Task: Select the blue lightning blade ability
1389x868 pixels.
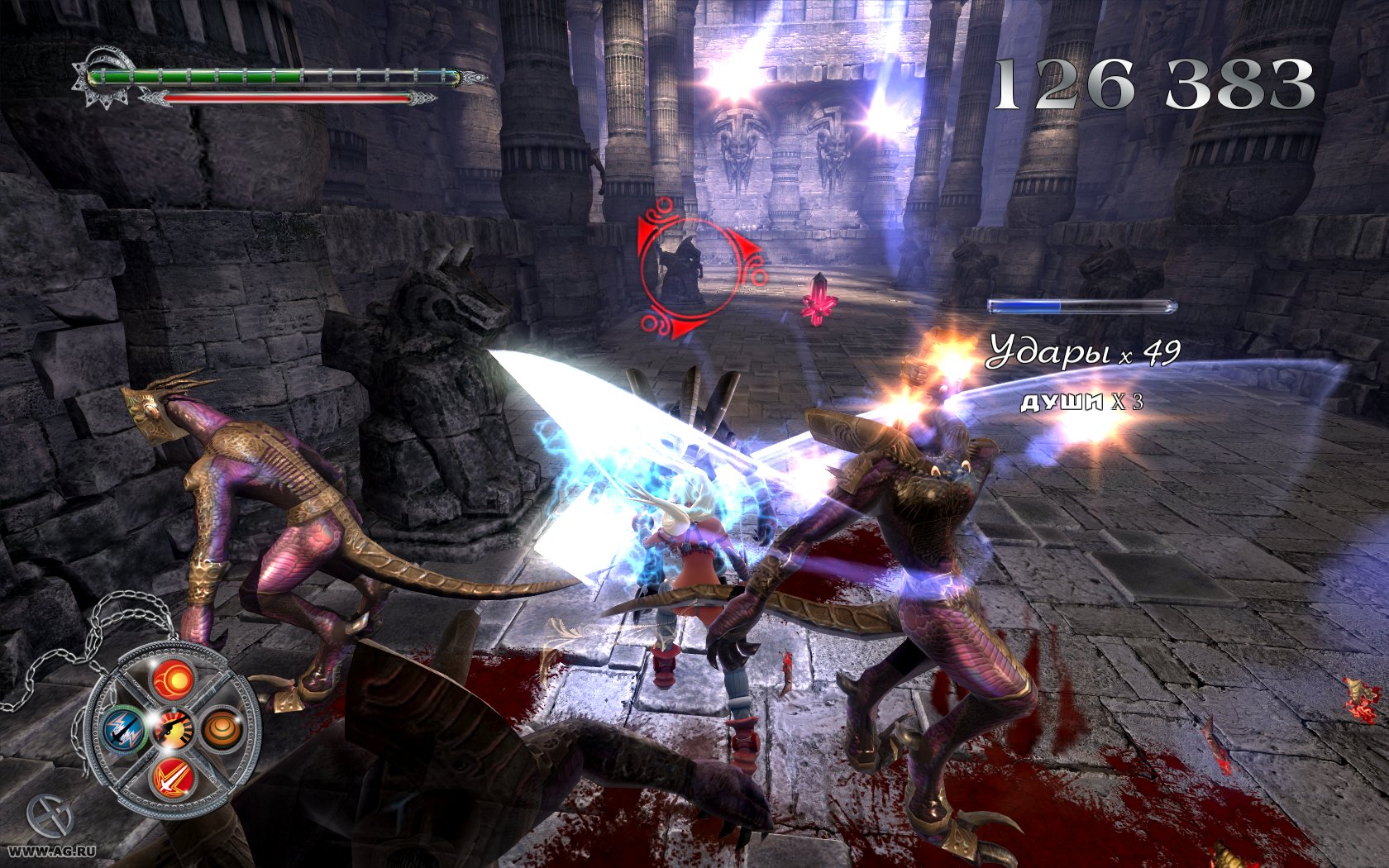Action: (x=125, y=729)
